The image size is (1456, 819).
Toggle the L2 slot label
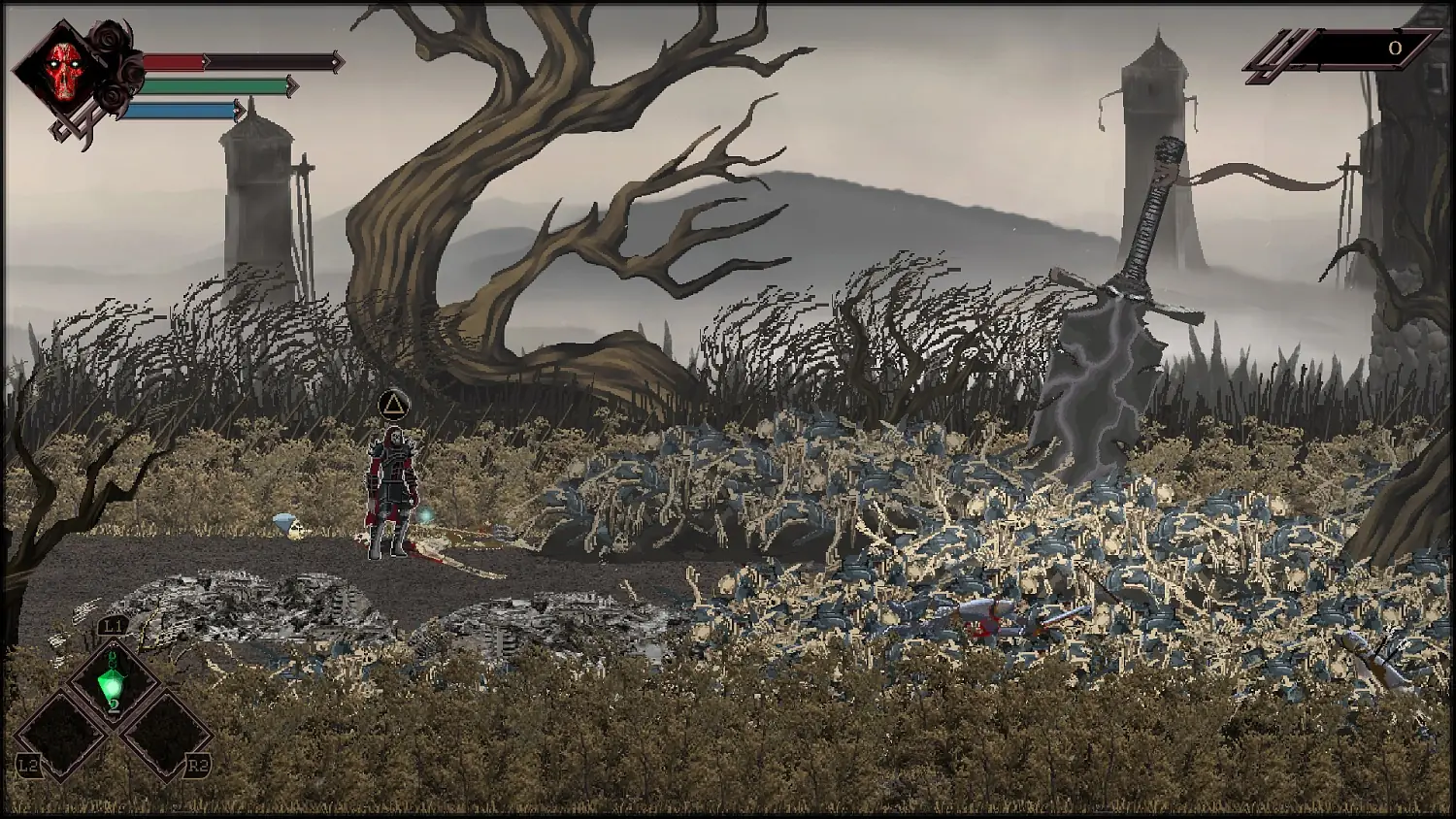click(x=30, y=765)
